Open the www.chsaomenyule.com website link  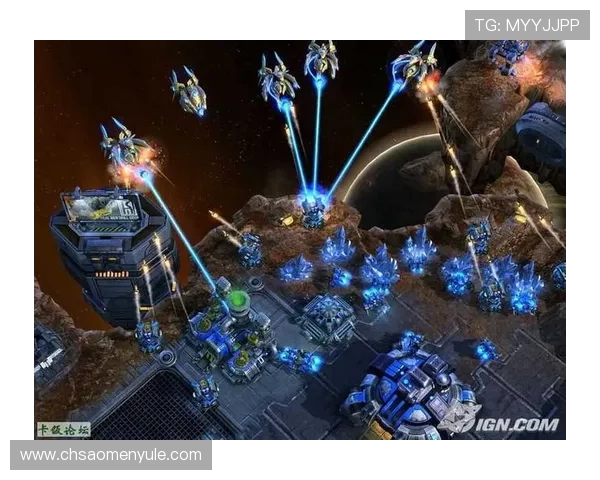point(111,455)
